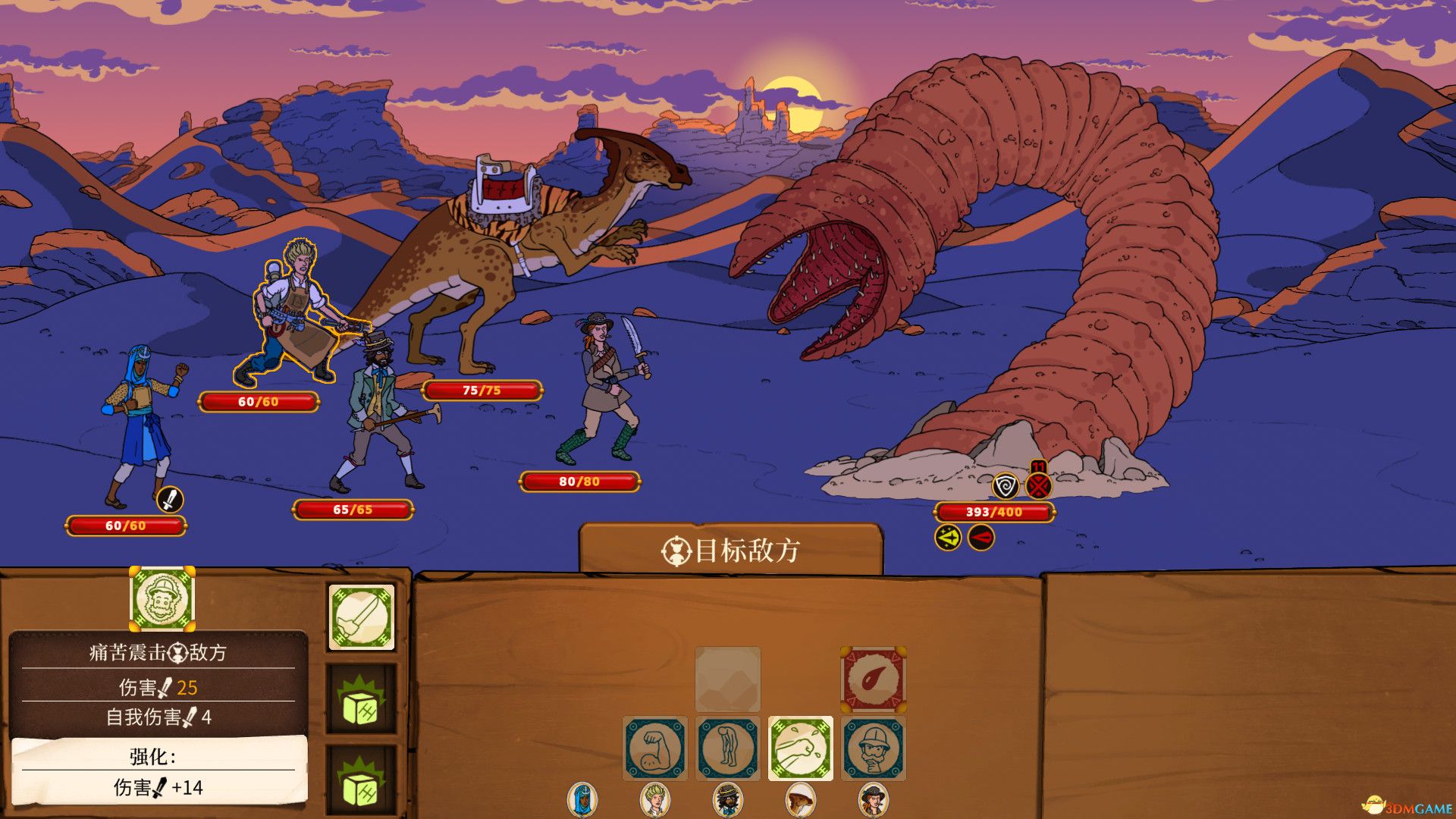Inspect the sword attack slot icon

[x=359, y=617]
